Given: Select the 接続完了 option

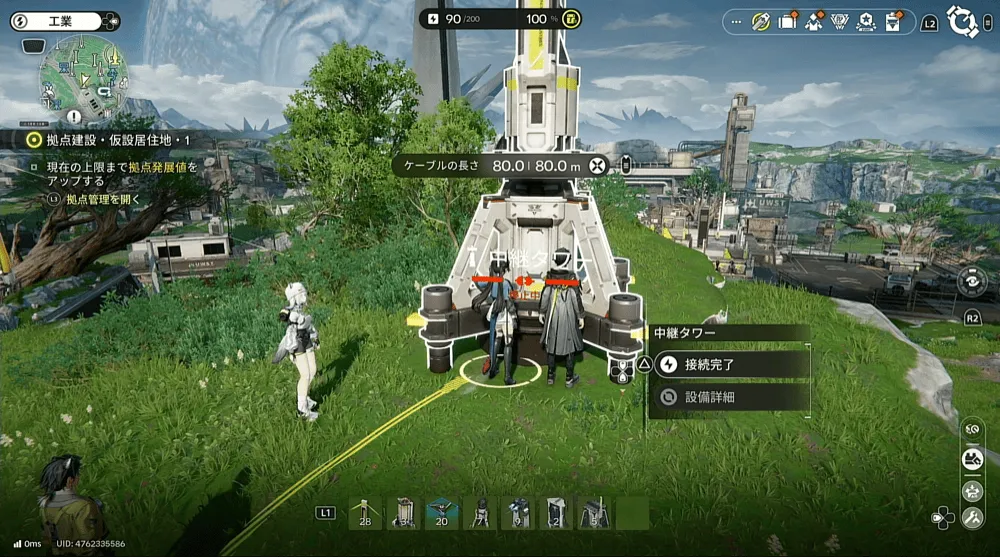Looking at the screenshot, I should click(x=730, y=364).
